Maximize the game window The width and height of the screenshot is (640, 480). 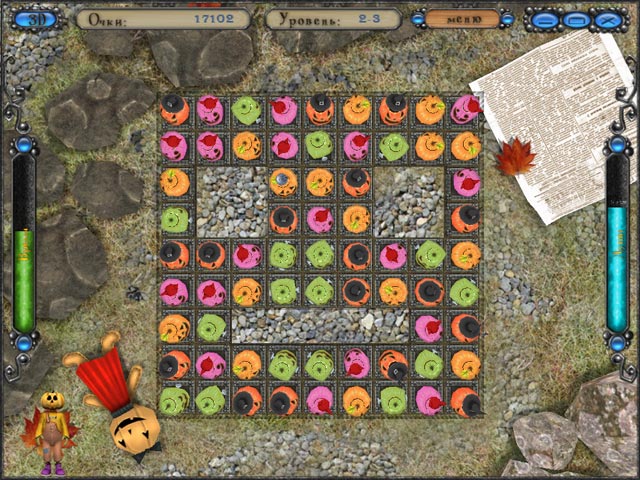575,19
